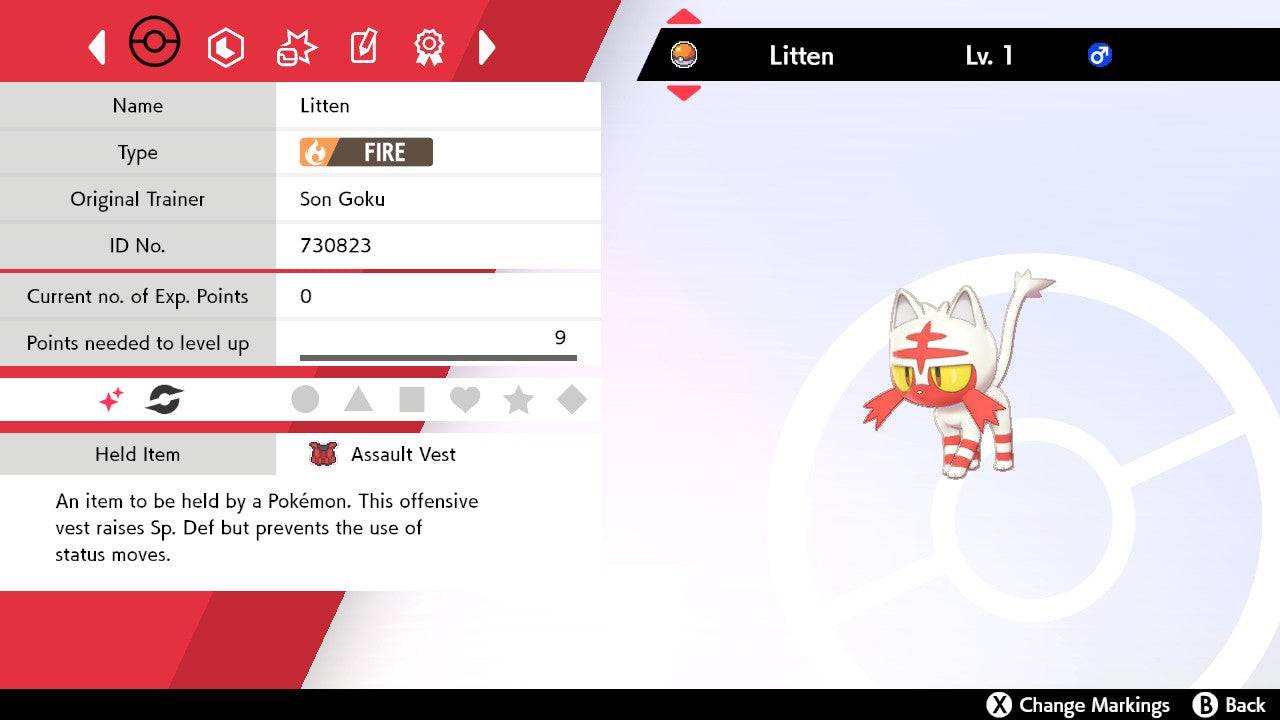Viewport: 1280px width, 720px height.
Task: Click the left page navigation arrow
Action: [x=96, y=46]
